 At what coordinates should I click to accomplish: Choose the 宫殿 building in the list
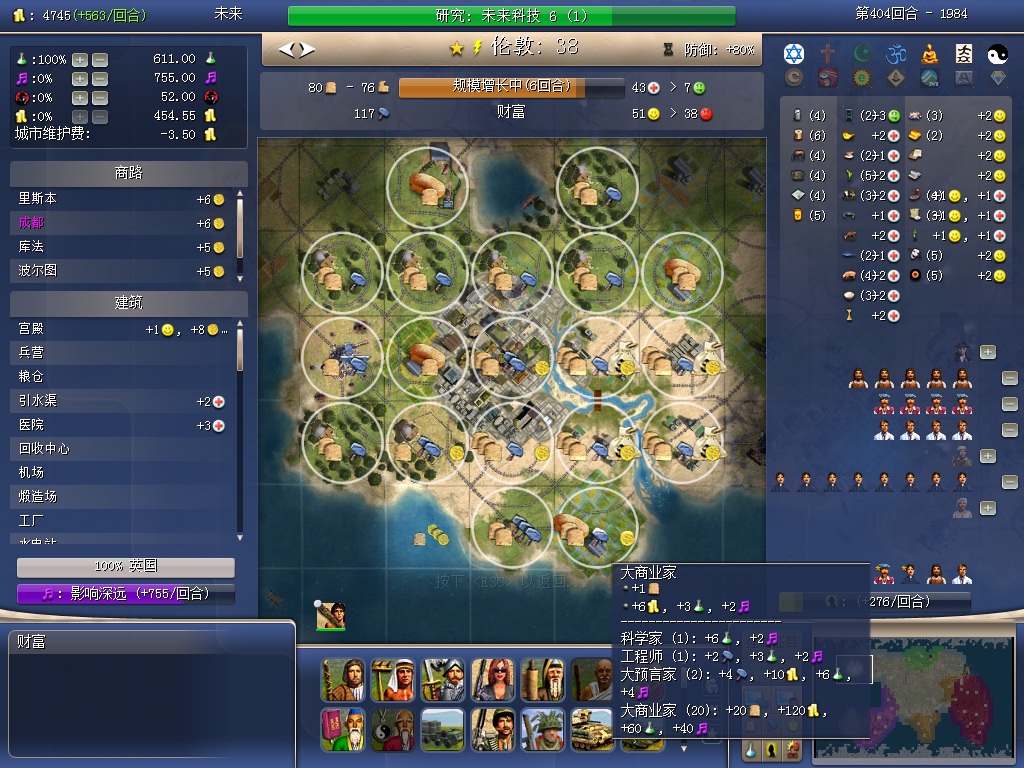120,329
